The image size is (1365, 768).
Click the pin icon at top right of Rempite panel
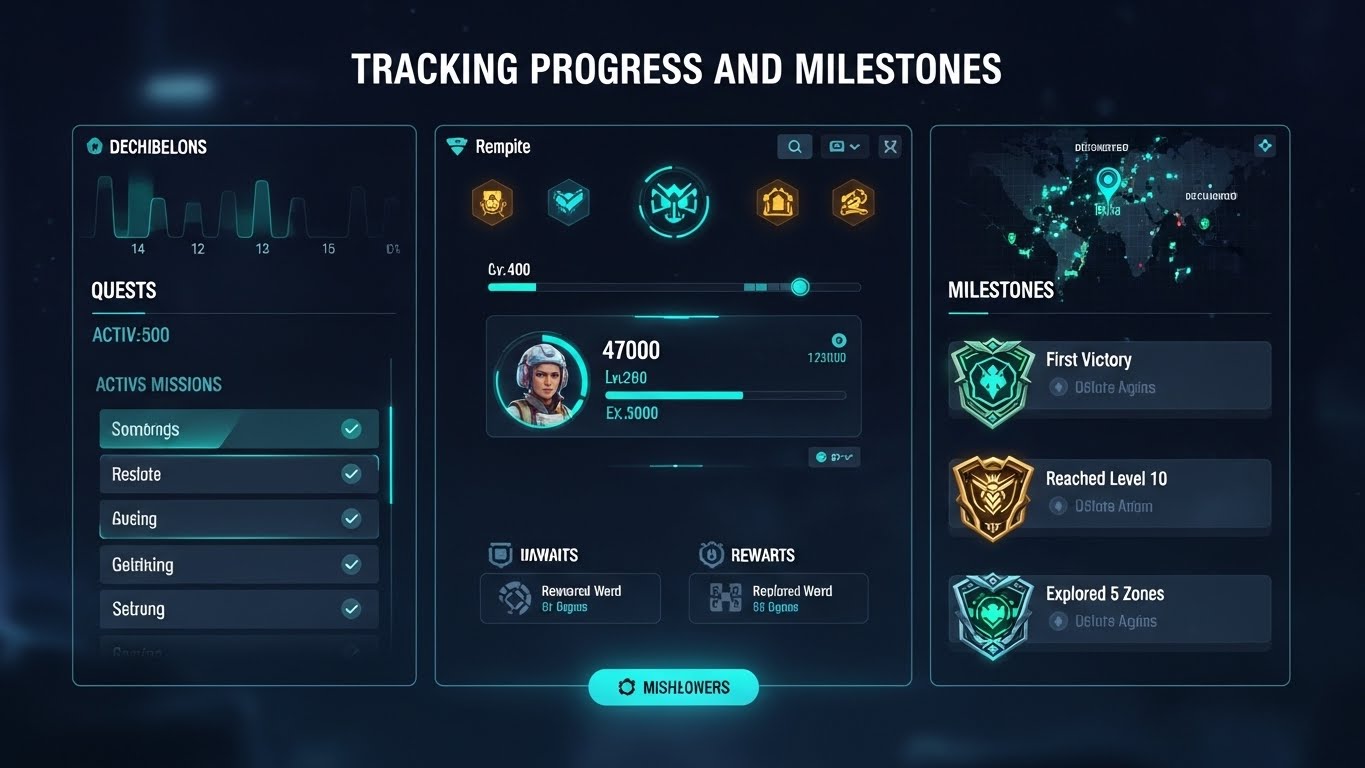point(890,146)
